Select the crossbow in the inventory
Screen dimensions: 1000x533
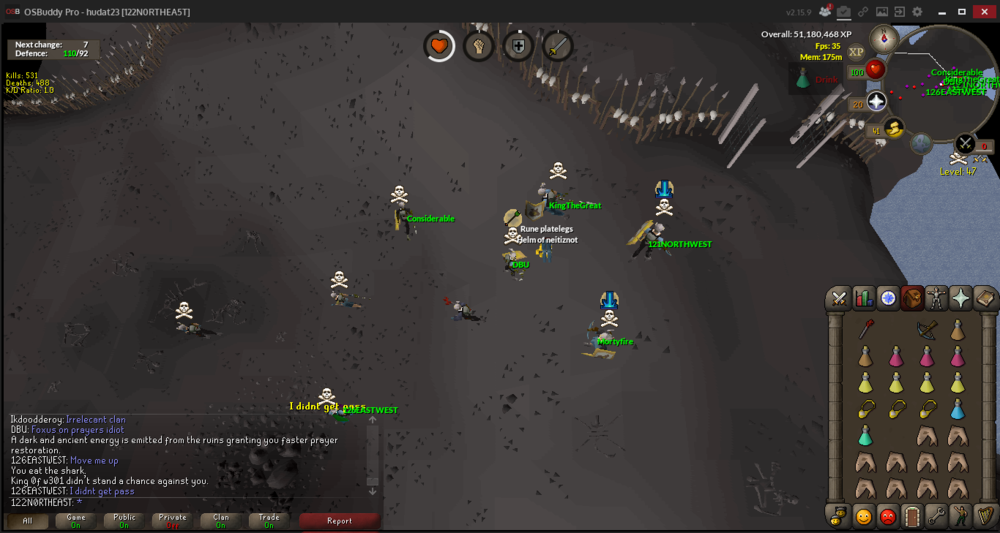tap(927, 330)
